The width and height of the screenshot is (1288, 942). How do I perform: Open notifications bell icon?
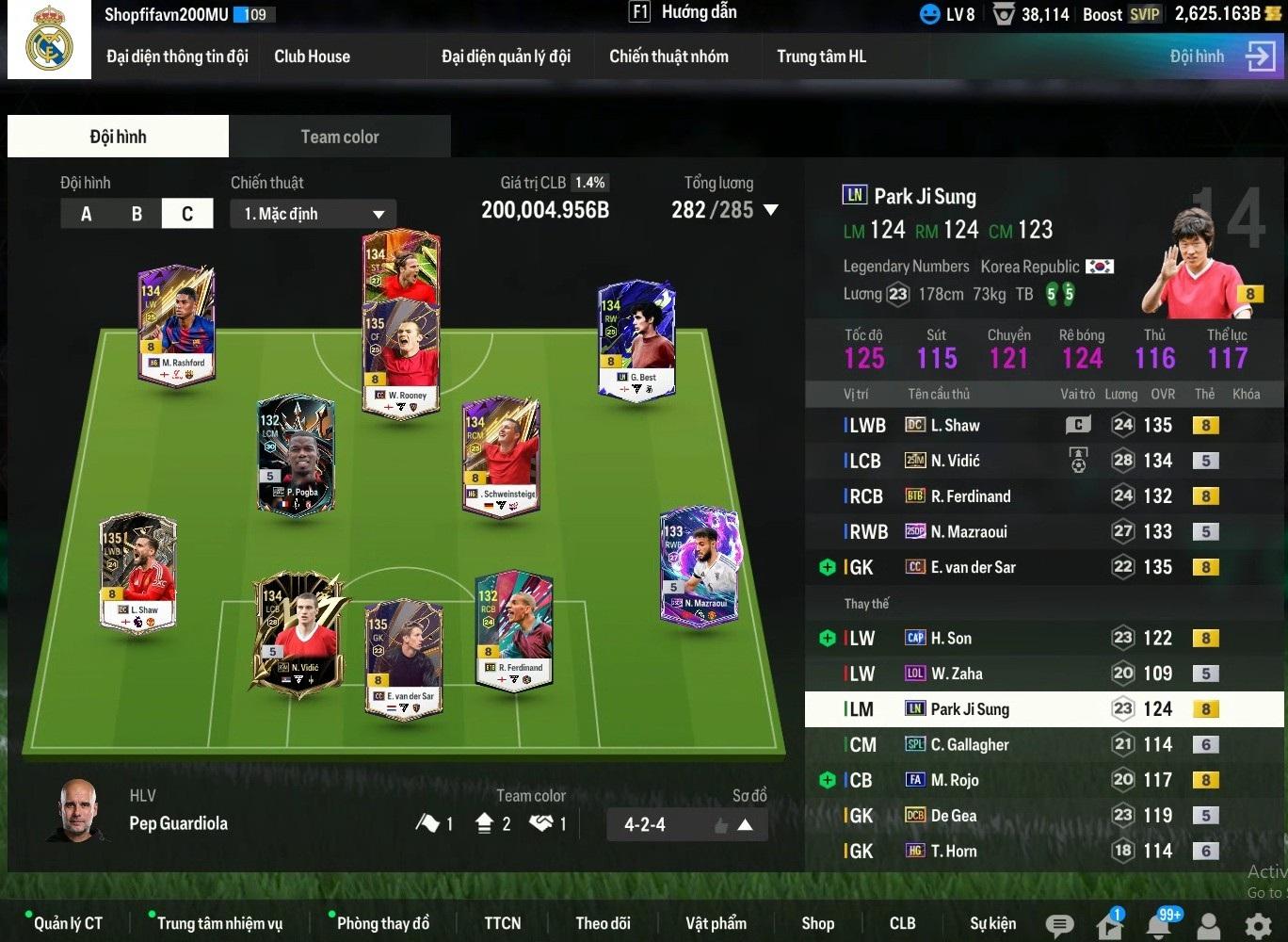tap(1159, 926)
